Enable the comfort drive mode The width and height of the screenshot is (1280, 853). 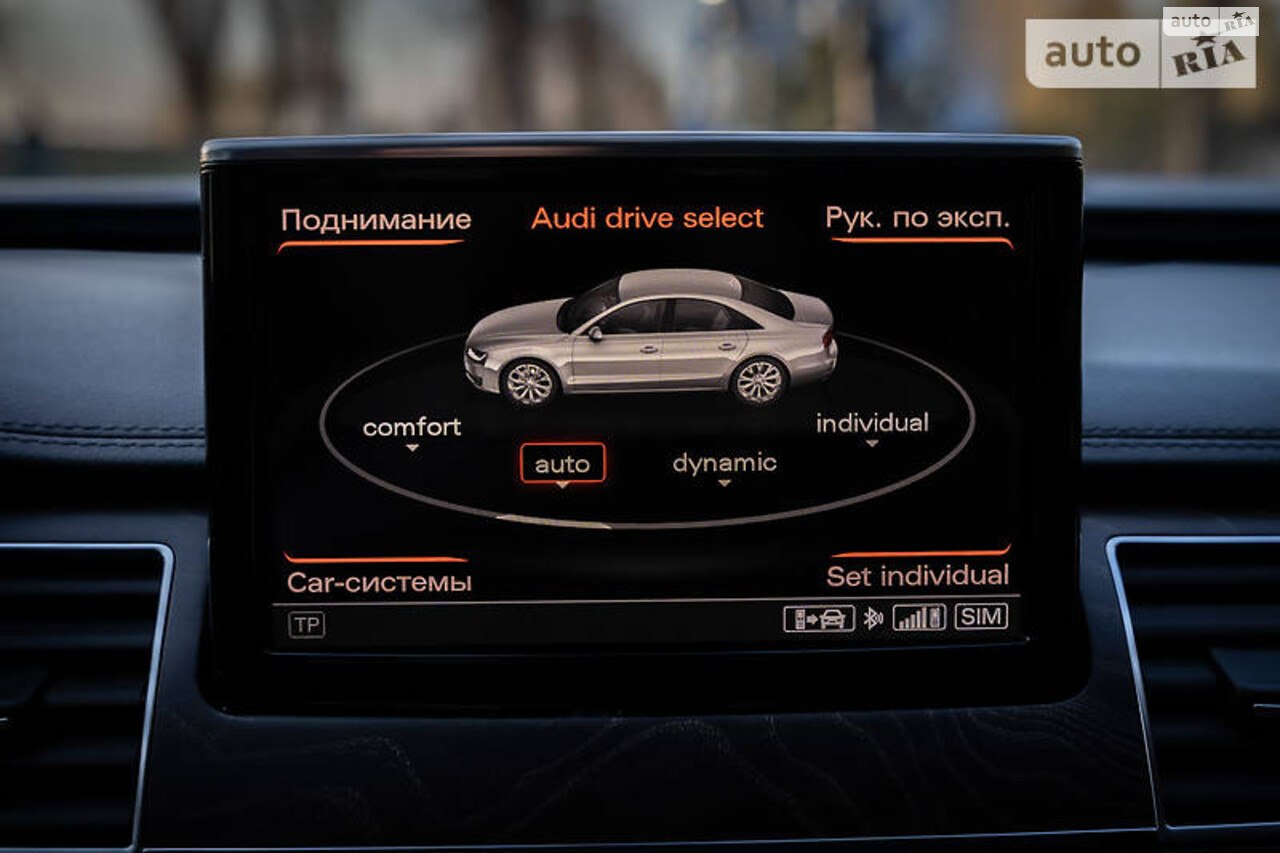(x=412, y=426)
